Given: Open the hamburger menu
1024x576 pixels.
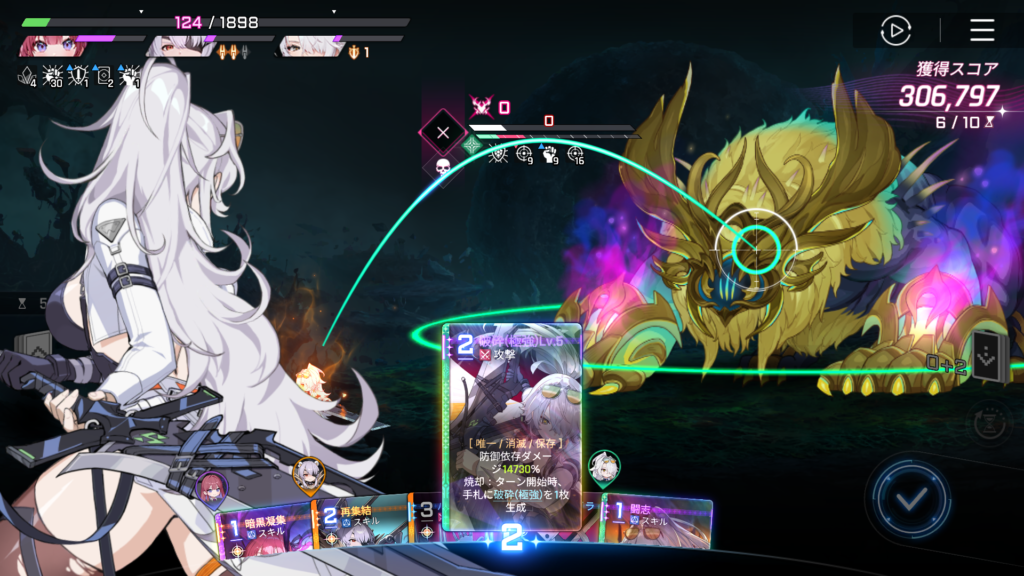Looking at the screenshot, I should click(982, 30).
